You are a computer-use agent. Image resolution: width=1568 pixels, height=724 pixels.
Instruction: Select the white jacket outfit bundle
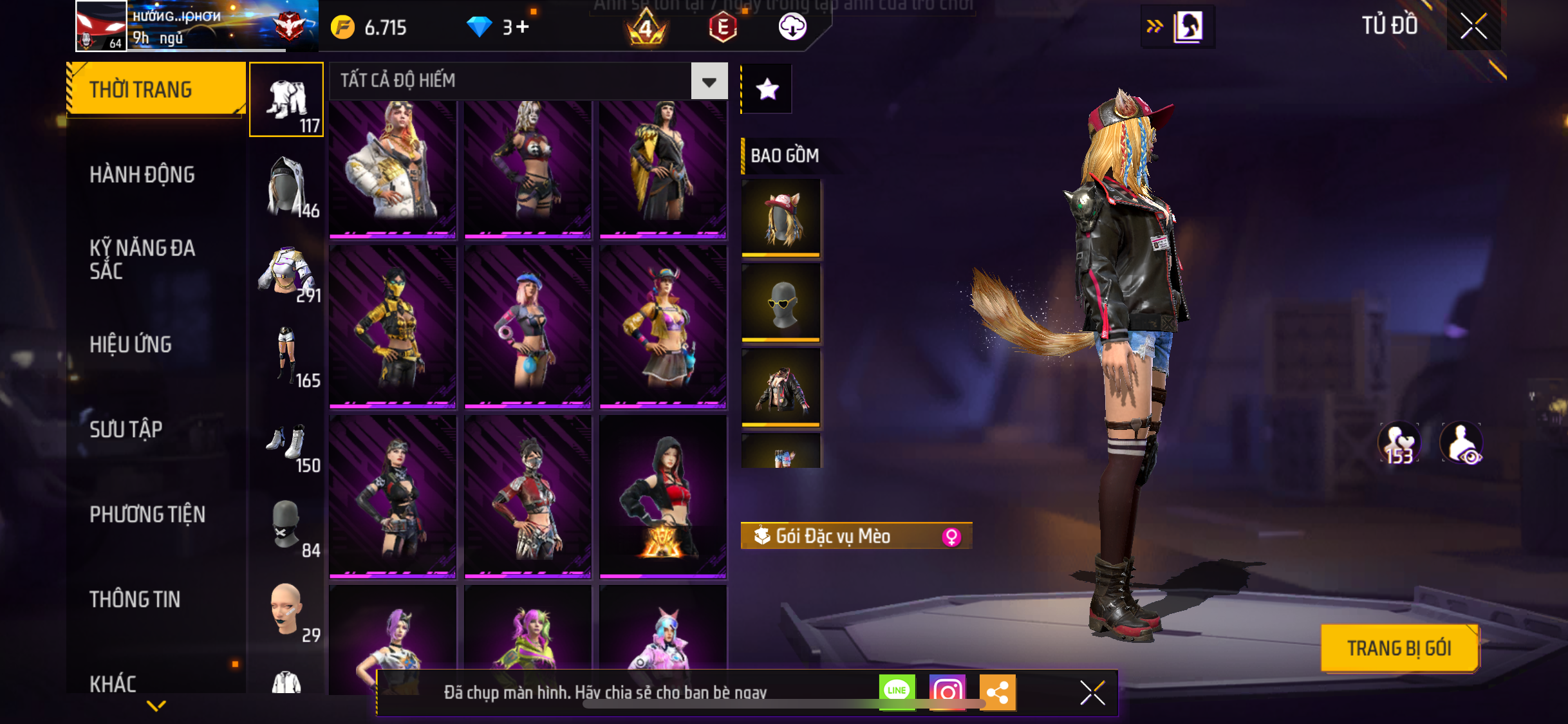pyautogui.click(x=393, y=167)
